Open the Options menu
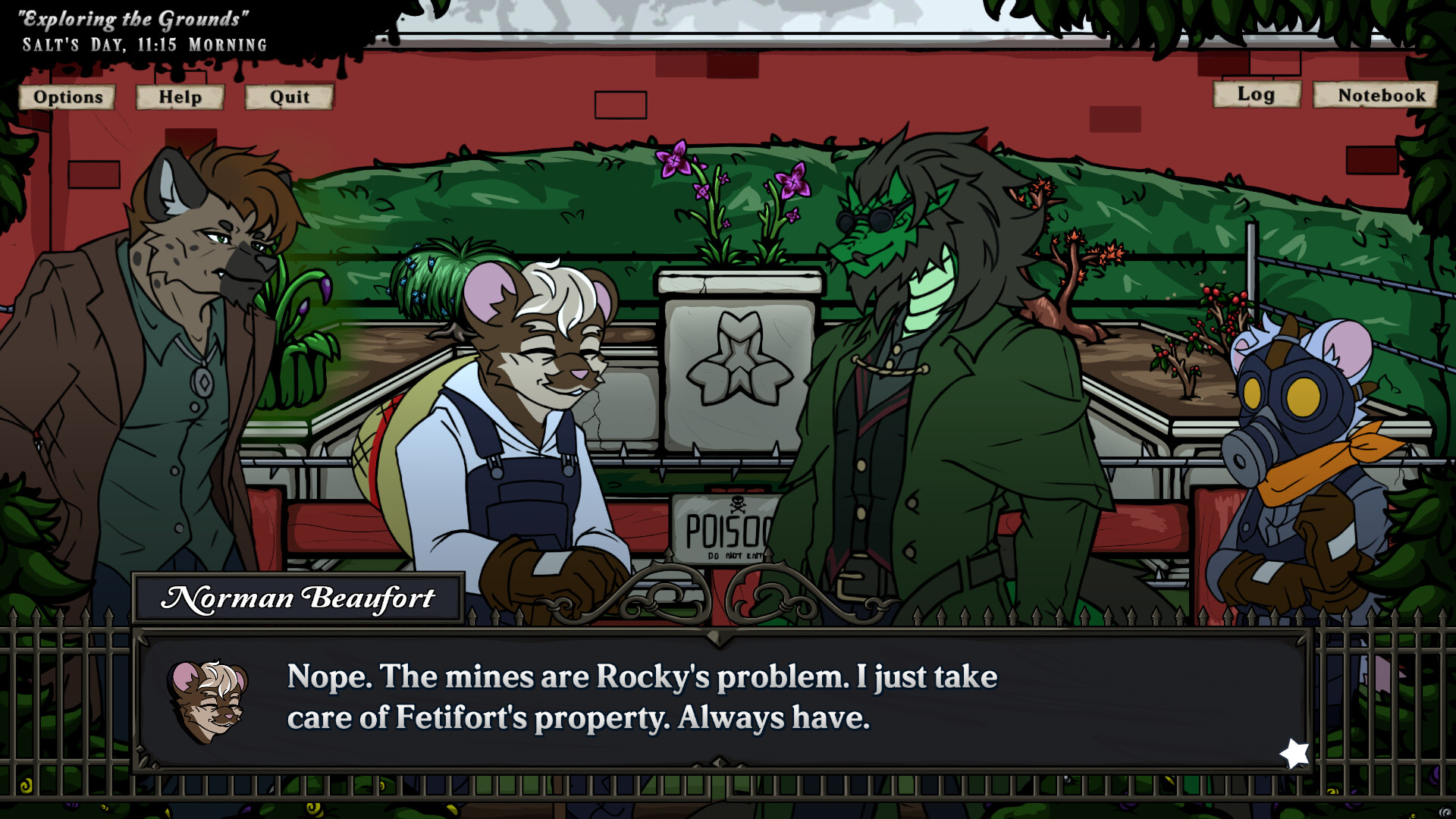Image resolution: width=1456 pixels, height=819 pixels. (67, 97)
